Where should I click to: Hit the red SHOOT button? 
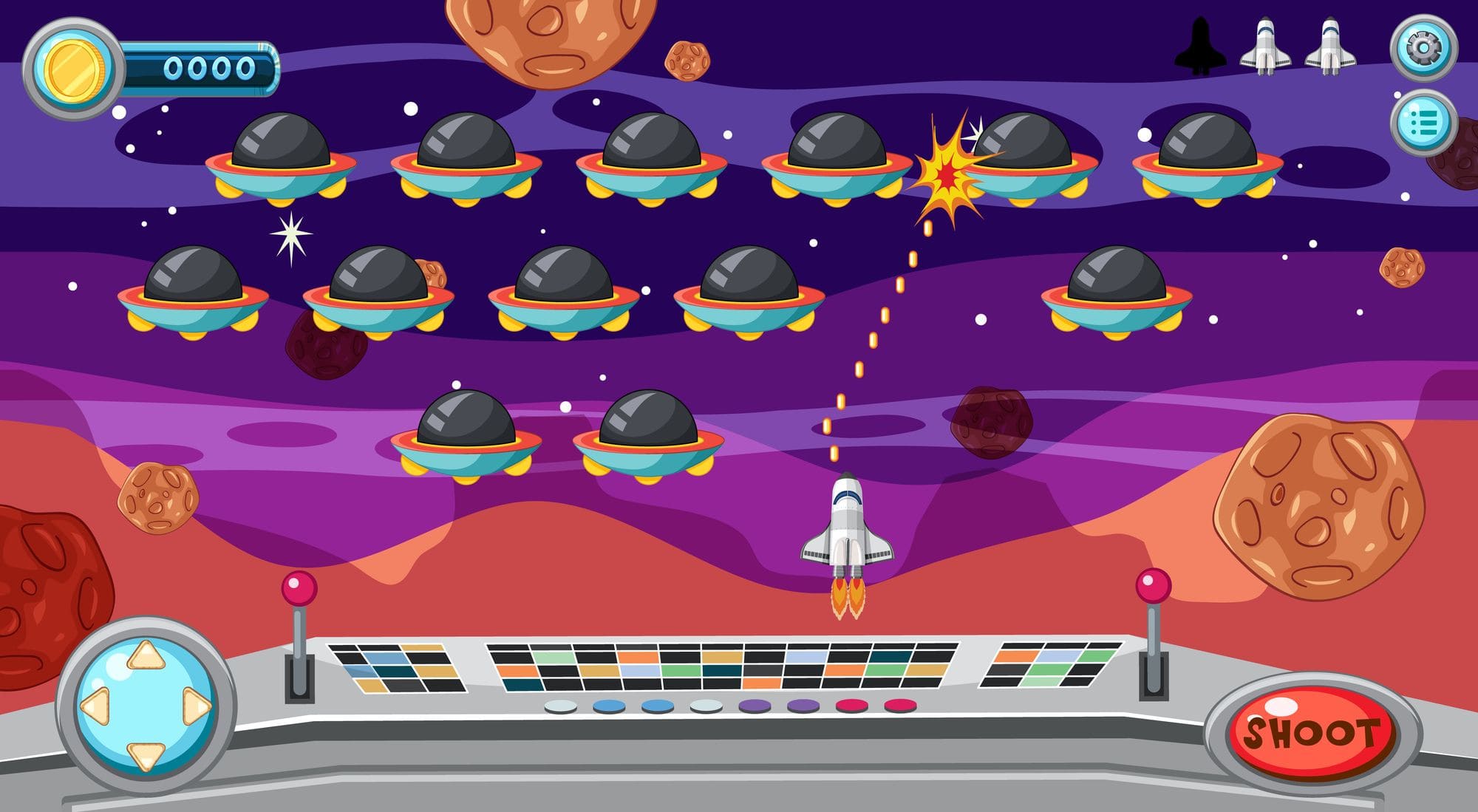click(1311, 732)
